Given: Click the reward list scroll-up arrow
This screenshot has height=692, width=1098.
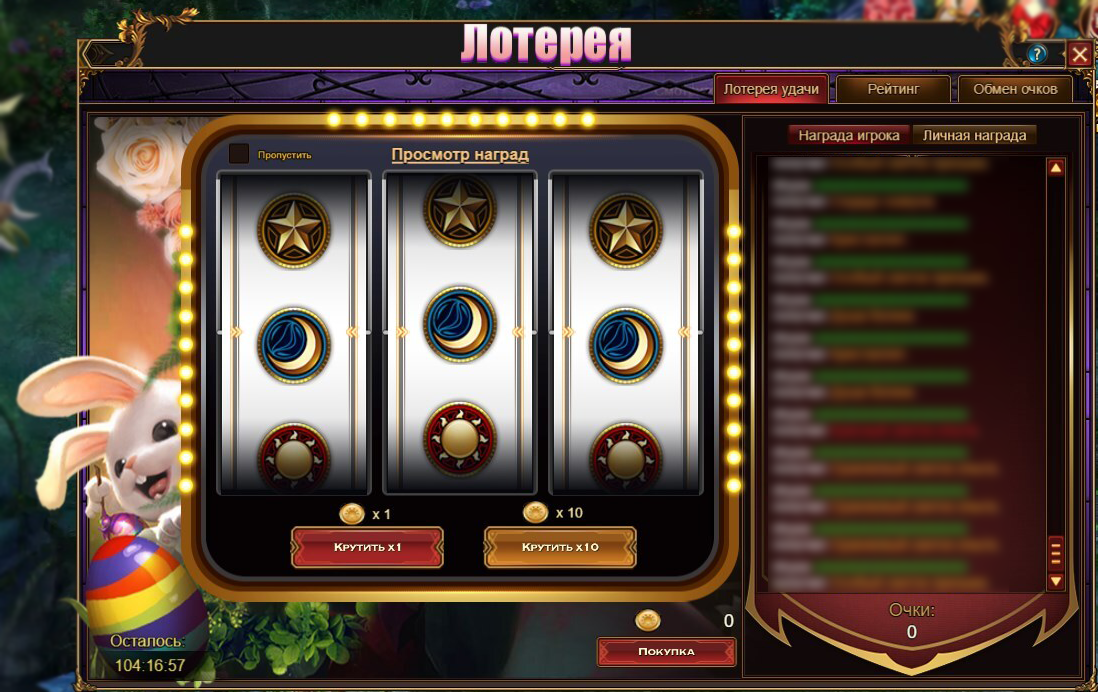Looking at the screenshot, I should 1056,168.
